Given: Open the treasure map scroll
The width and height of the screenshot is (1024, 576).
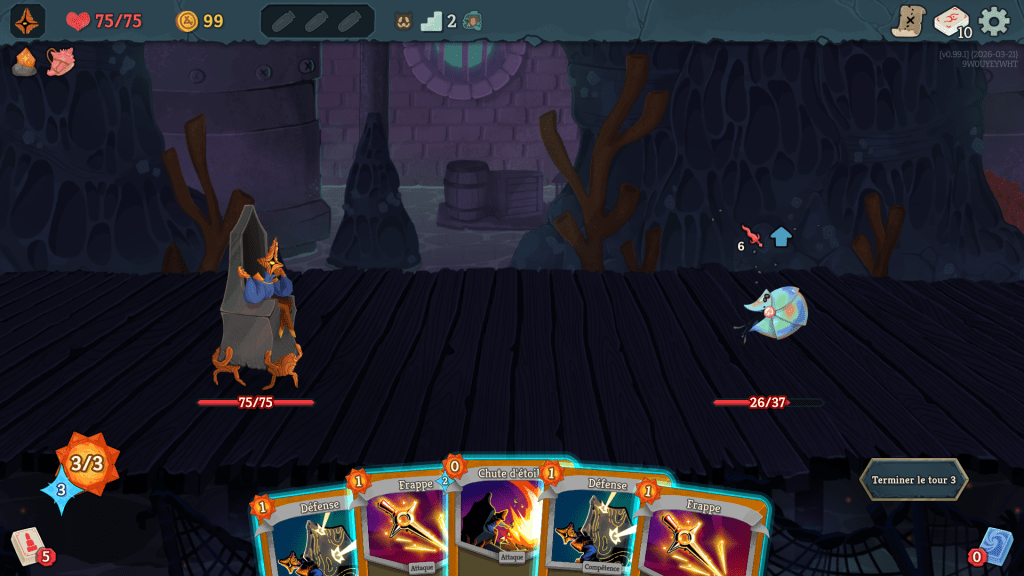Looking at the screenshot, I should pyautogui.click(x=908, y=21).
